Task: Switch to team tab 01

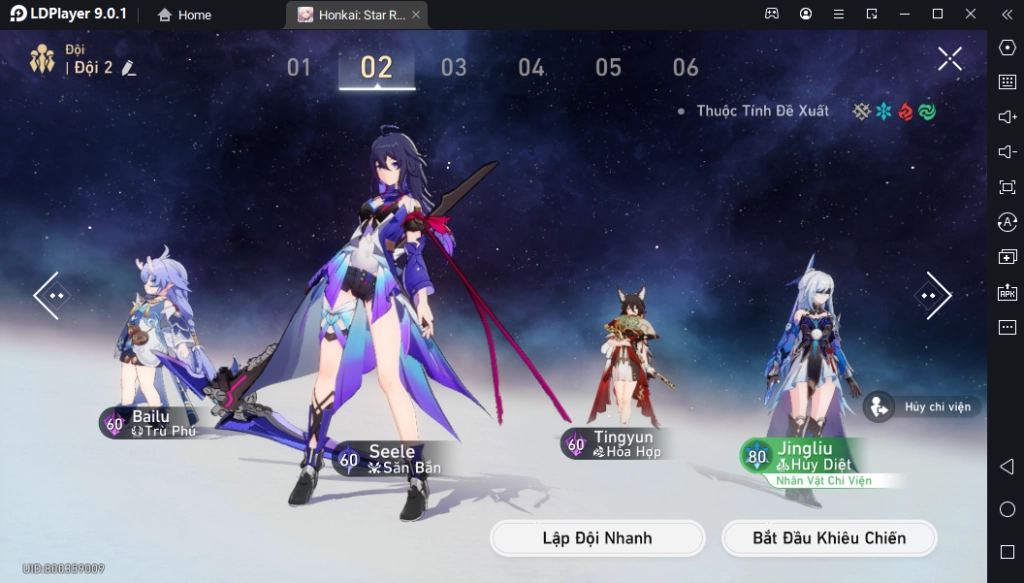Action: coord(299,68)
